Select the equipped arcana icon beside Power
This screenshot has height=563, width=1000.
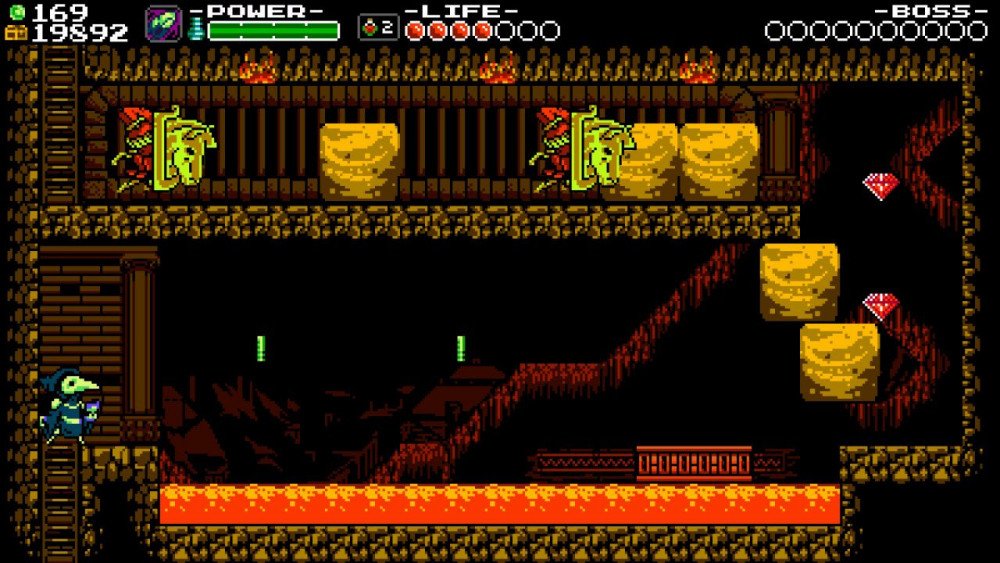(163, 24)
